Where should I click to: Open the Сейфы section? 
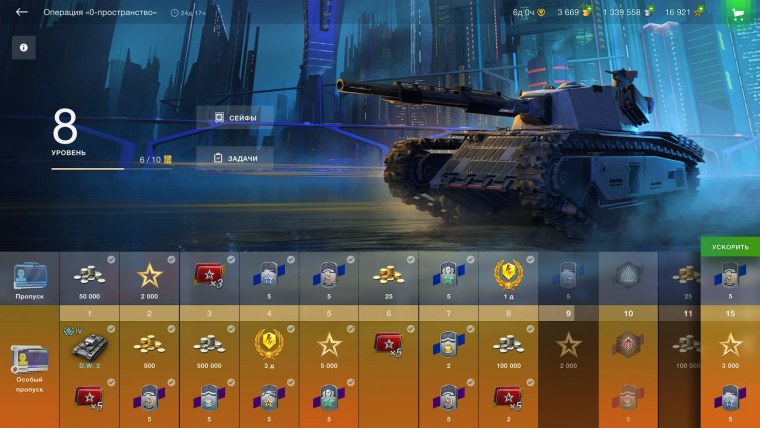click(235, 118)
